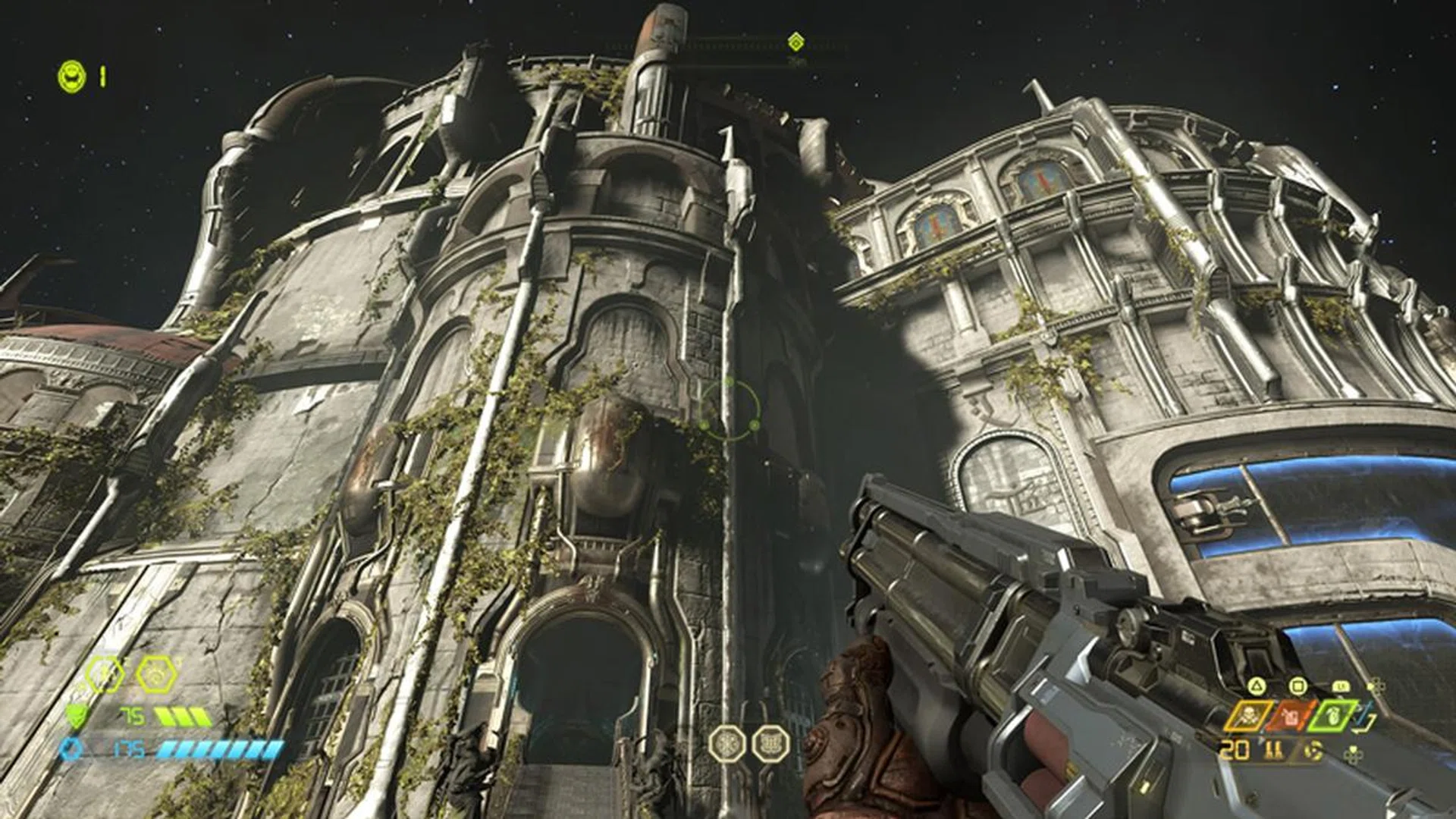Select the L1 button prompt icon

point(1341,686)
